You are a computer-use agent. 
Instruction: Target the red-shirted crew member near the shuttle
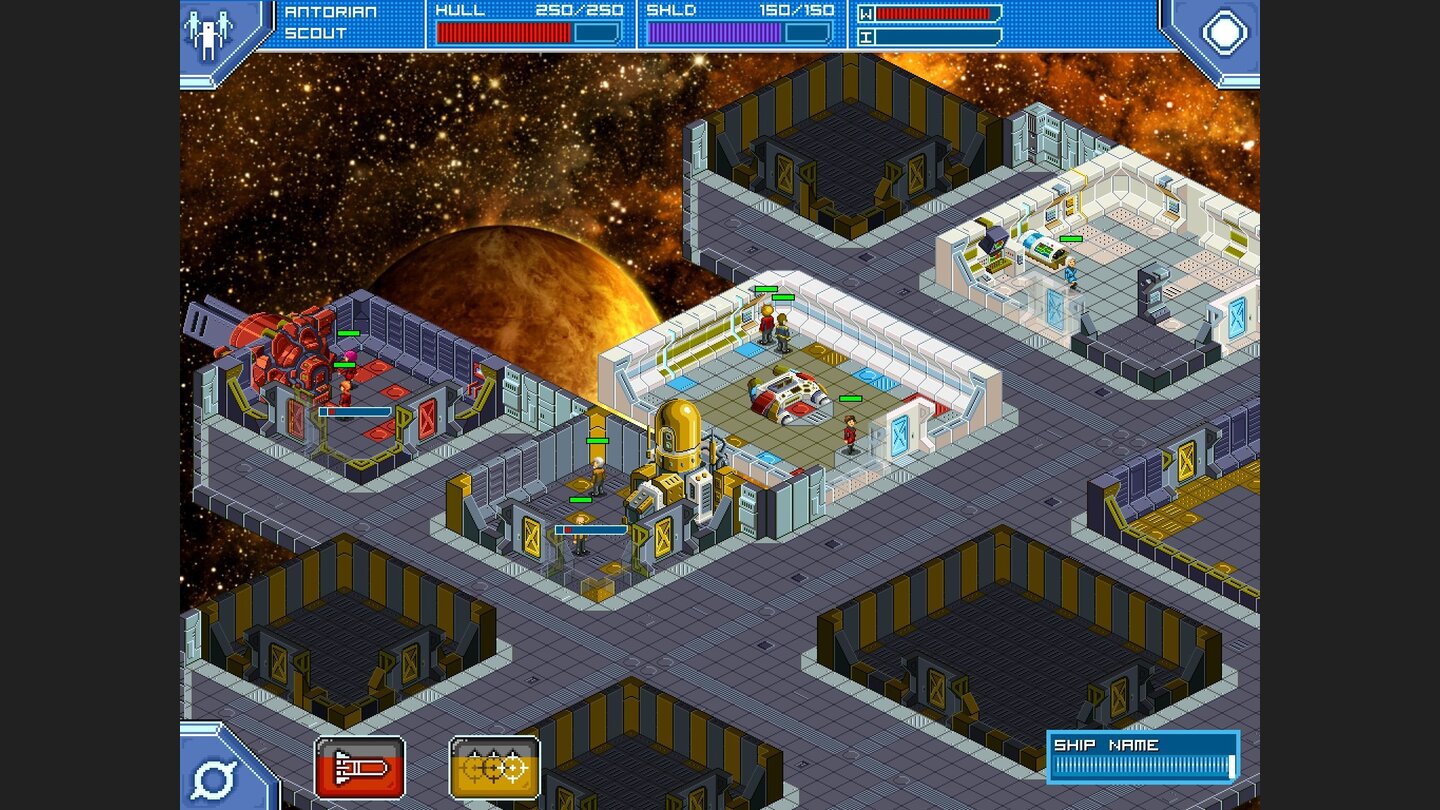pos(848,435)
